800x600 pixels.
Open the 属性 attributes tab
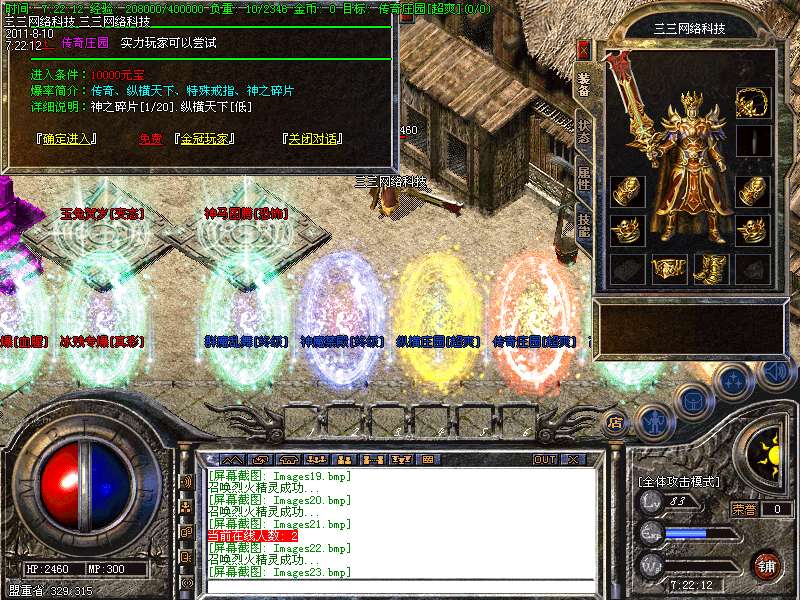(584, 180)
